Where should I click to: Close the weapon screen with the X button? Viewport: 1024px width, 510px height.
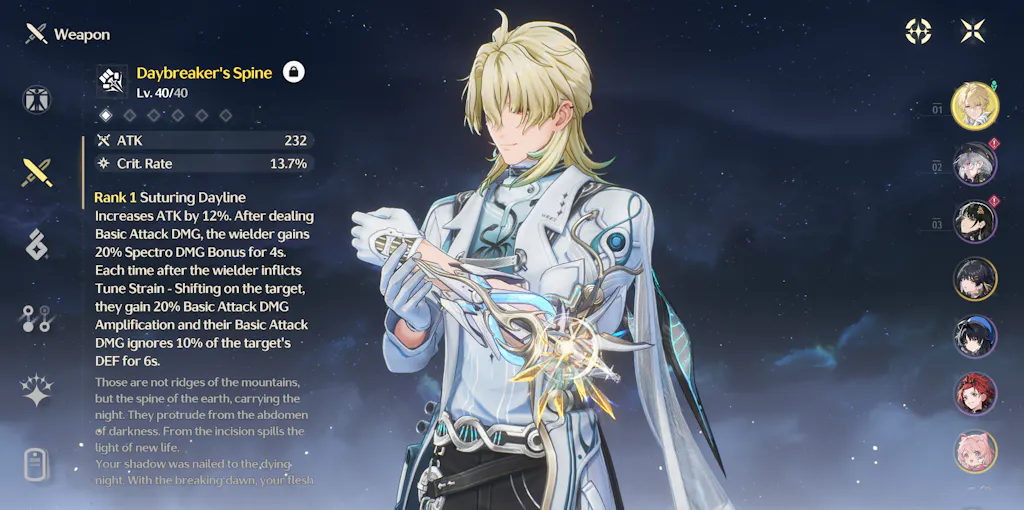[x=973, y=31]
